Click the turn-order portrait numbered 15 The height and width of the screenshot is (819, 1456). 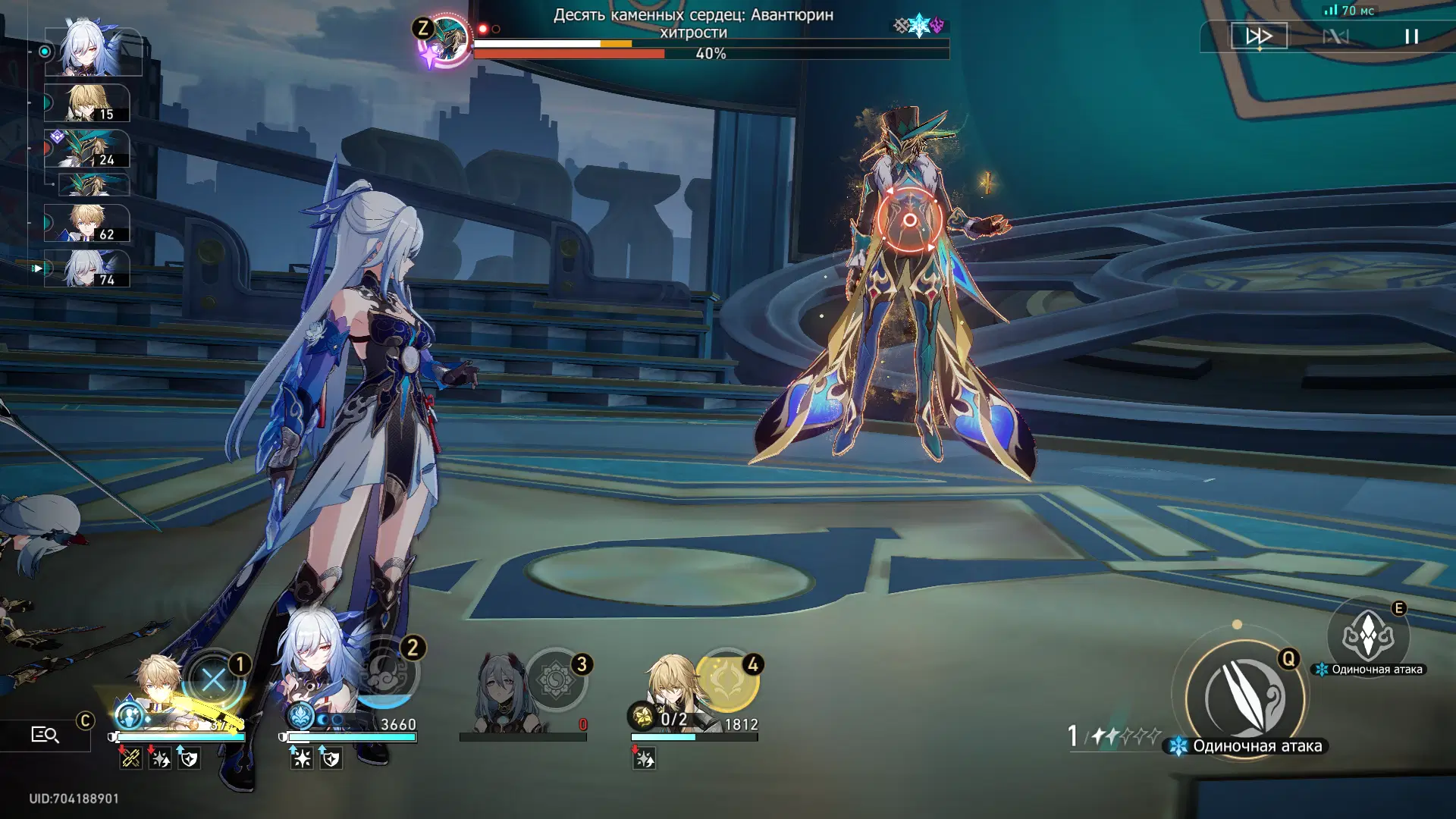87,103
